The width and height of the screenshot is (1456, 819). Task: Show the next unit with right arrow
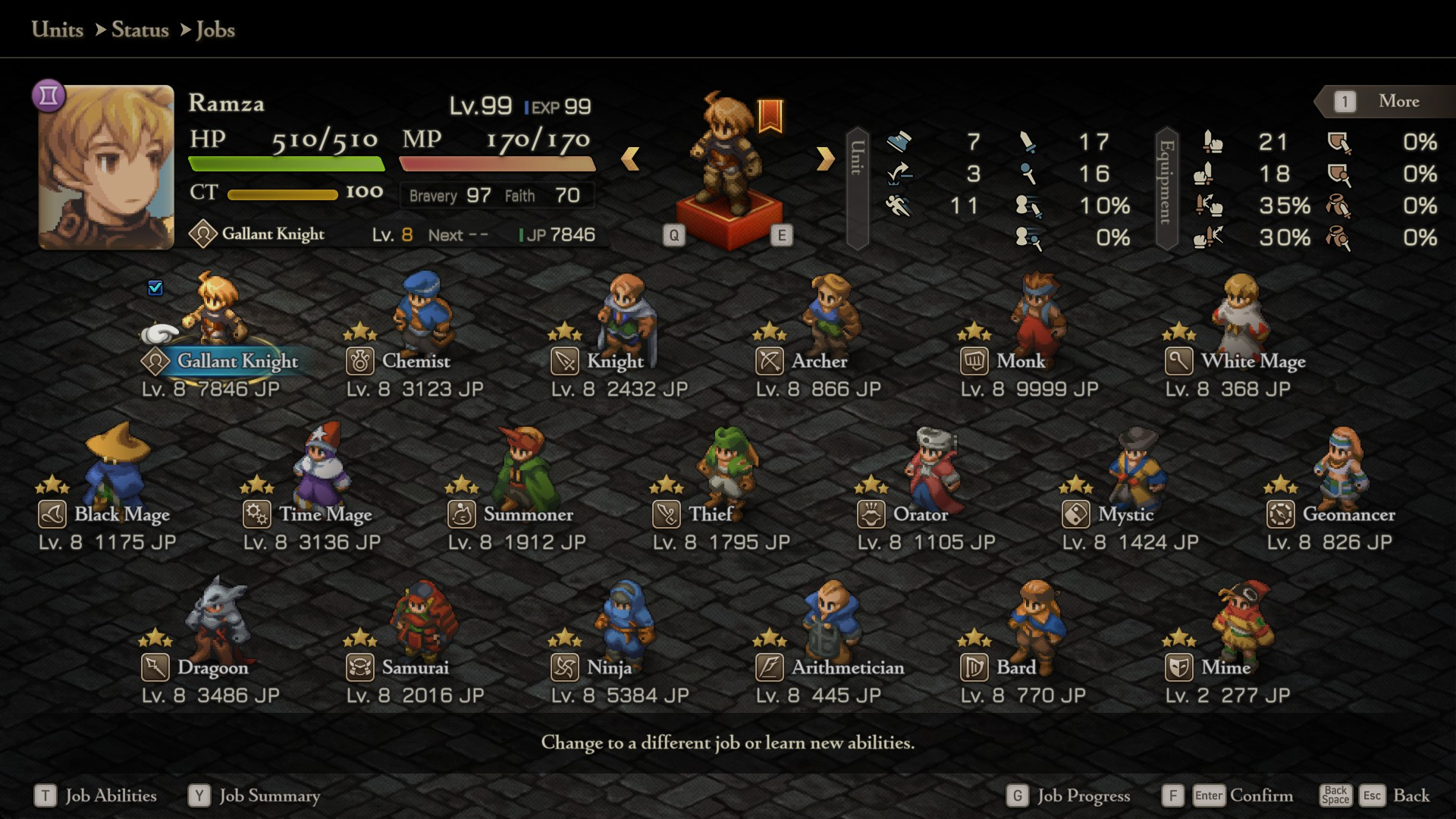point(825,158)
